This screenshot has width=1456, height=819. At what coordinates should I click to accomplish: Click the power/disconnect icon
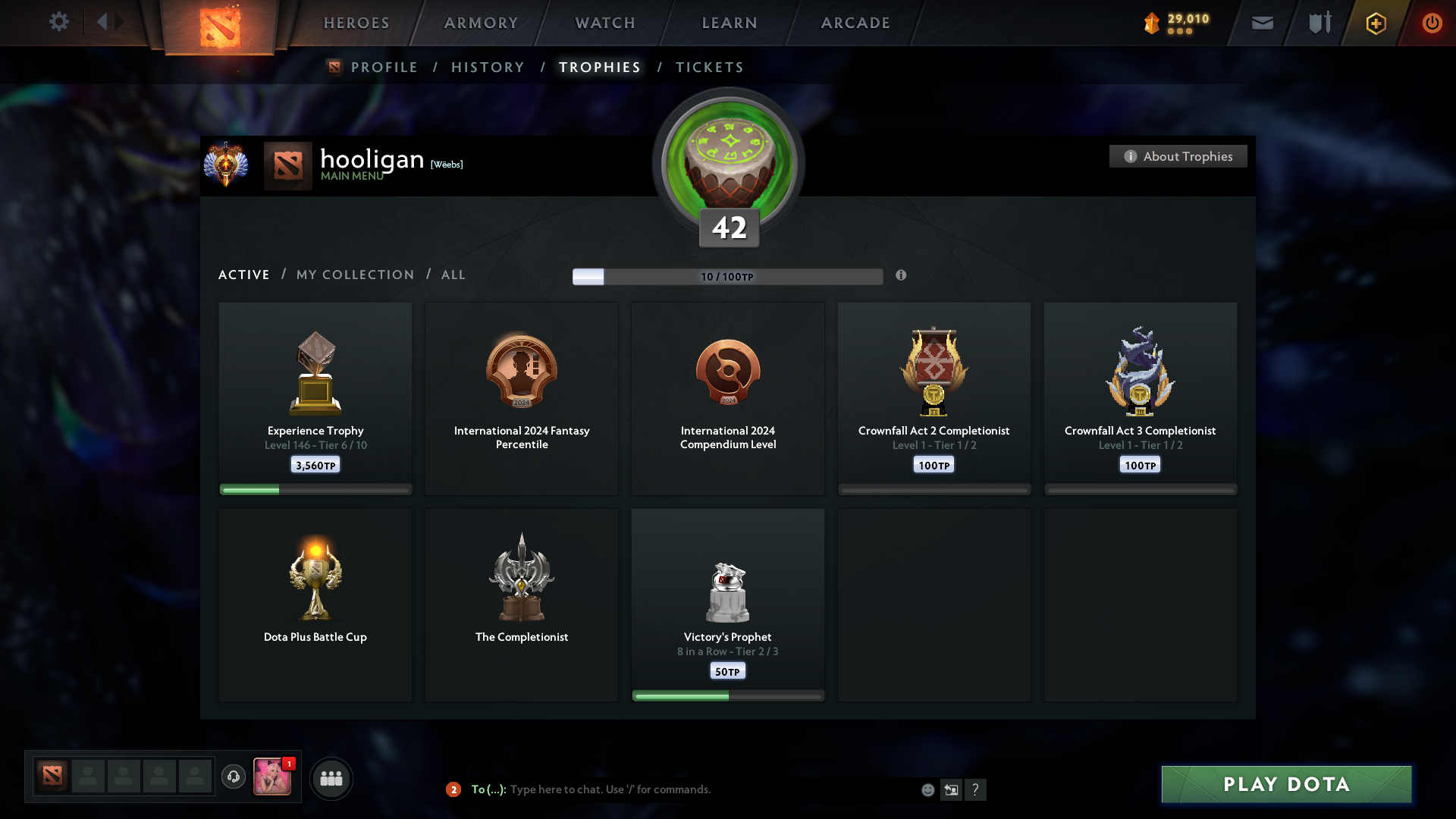pos(1432,23)
